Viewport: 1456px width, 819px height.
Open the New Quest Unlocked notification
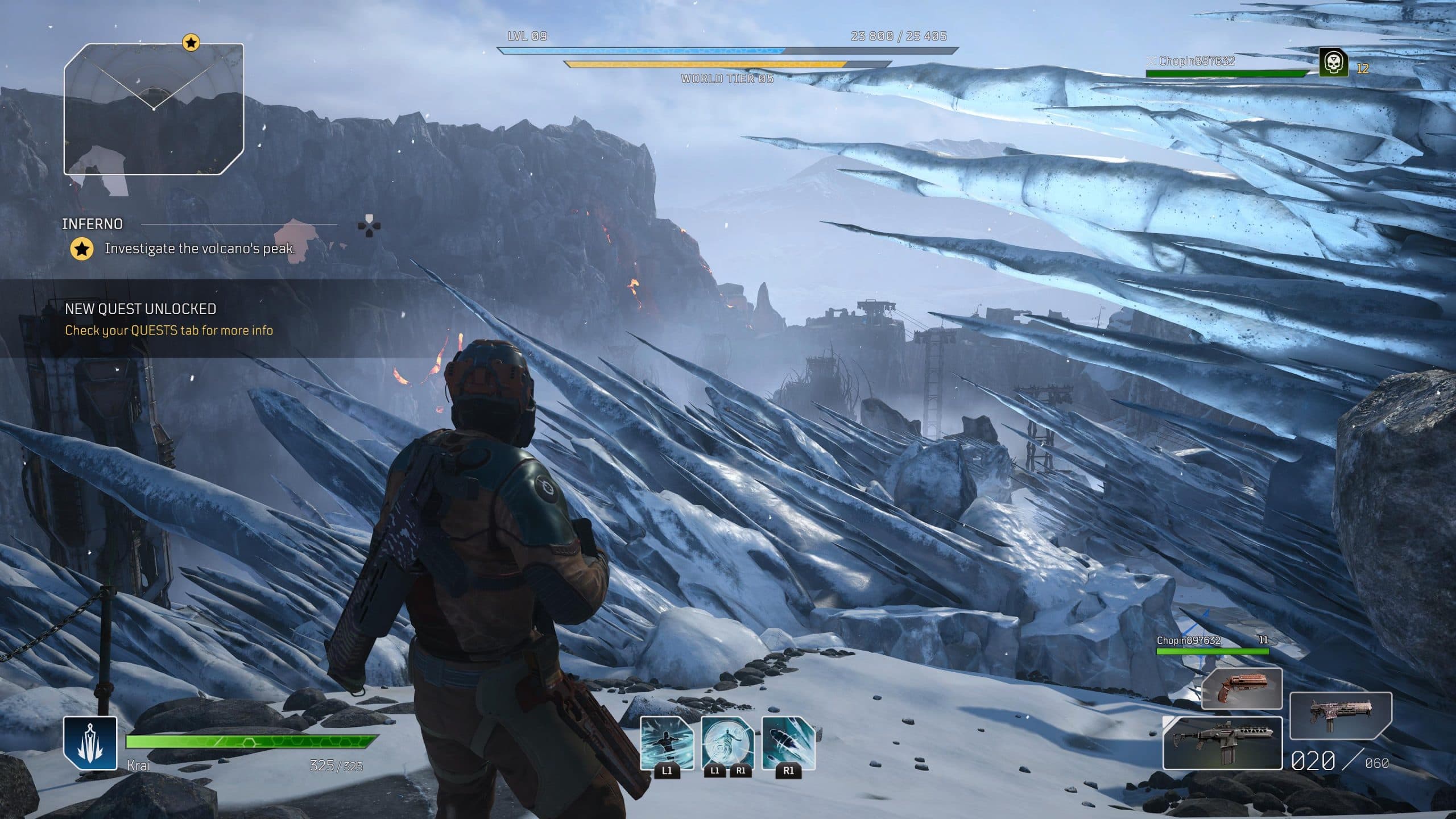point(168,319)
